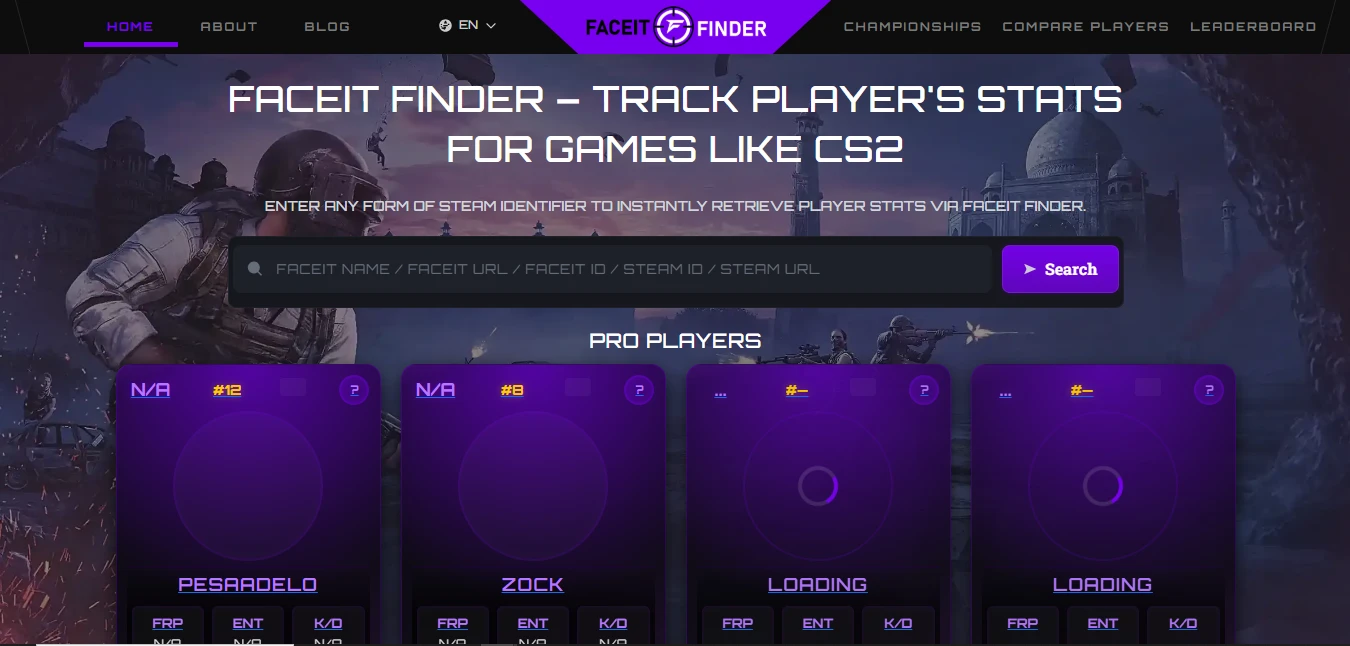
Task: Select the #12 rank on Pesaadelo's card
Action: coord(227,390)
